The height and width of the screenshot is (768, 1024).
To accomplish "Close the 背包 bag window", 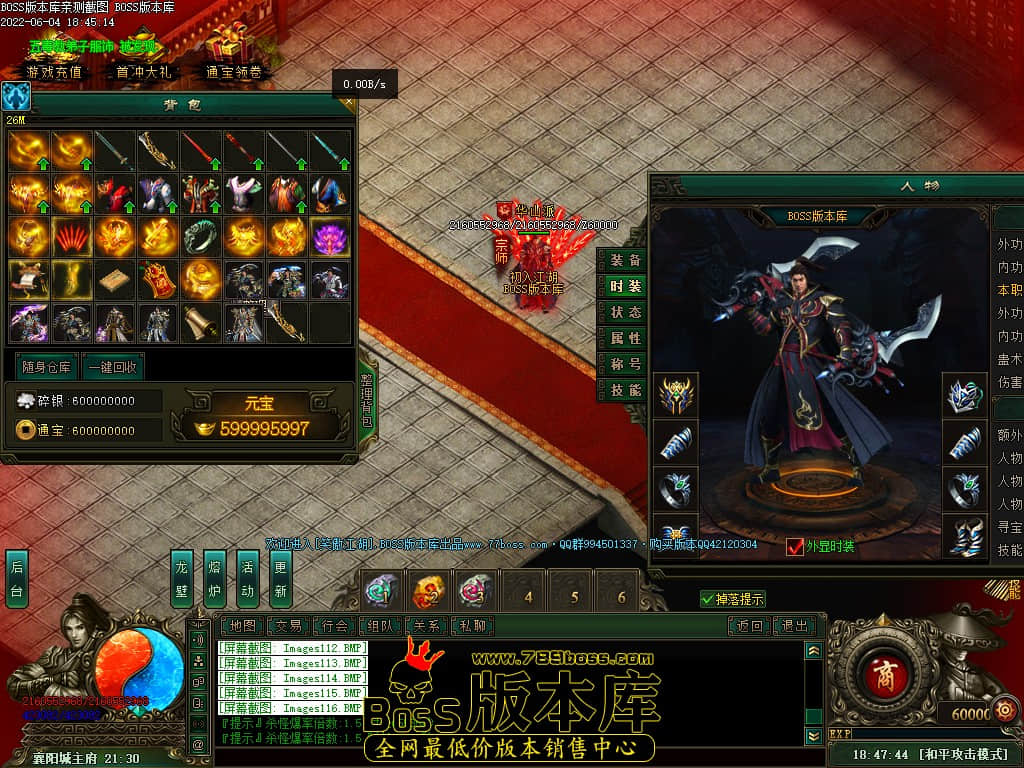I will pyautogui.click(x=348, y=101).
